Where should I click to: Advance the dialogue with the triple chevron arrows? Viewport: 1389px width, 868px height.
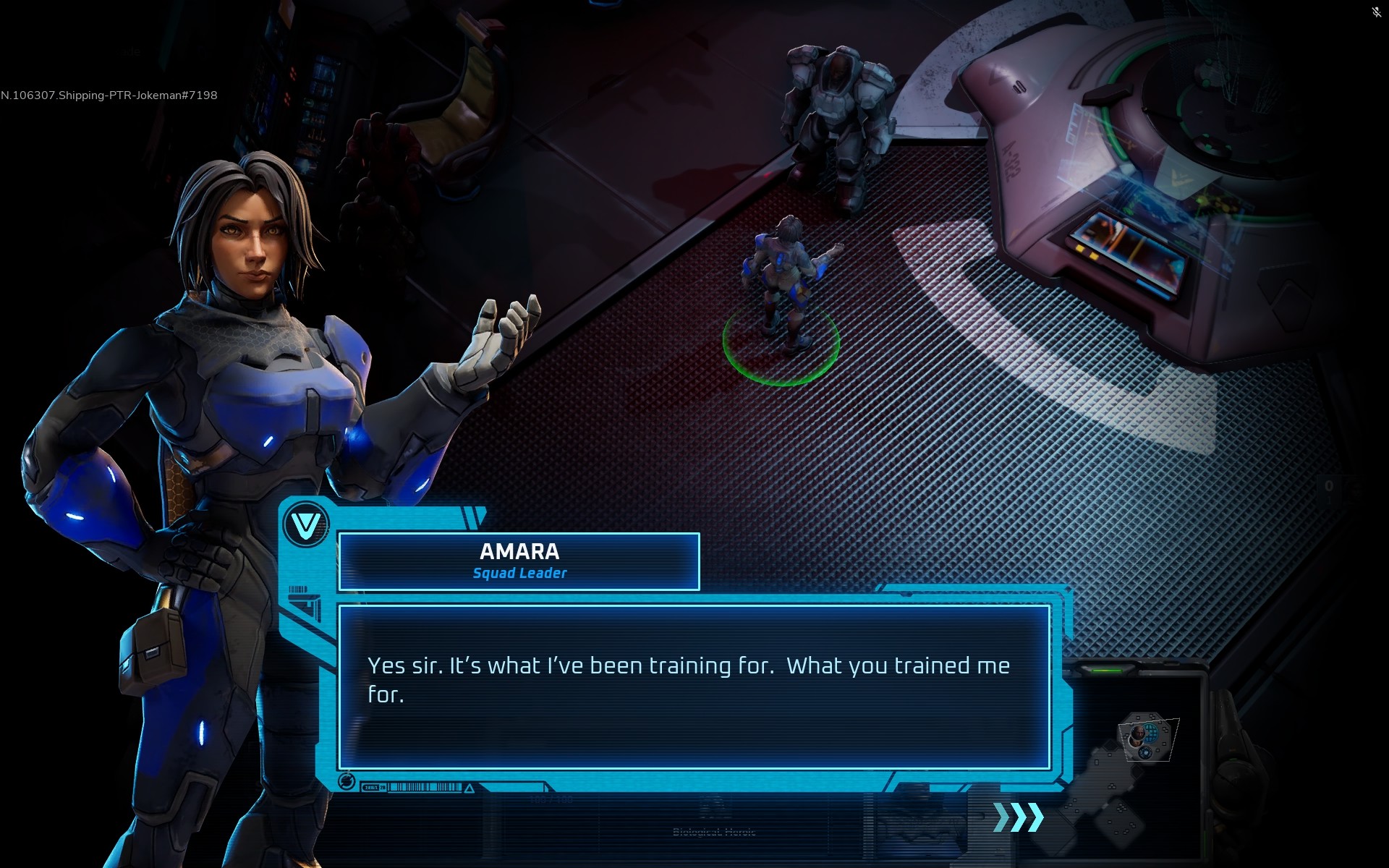coord(1019,817)
